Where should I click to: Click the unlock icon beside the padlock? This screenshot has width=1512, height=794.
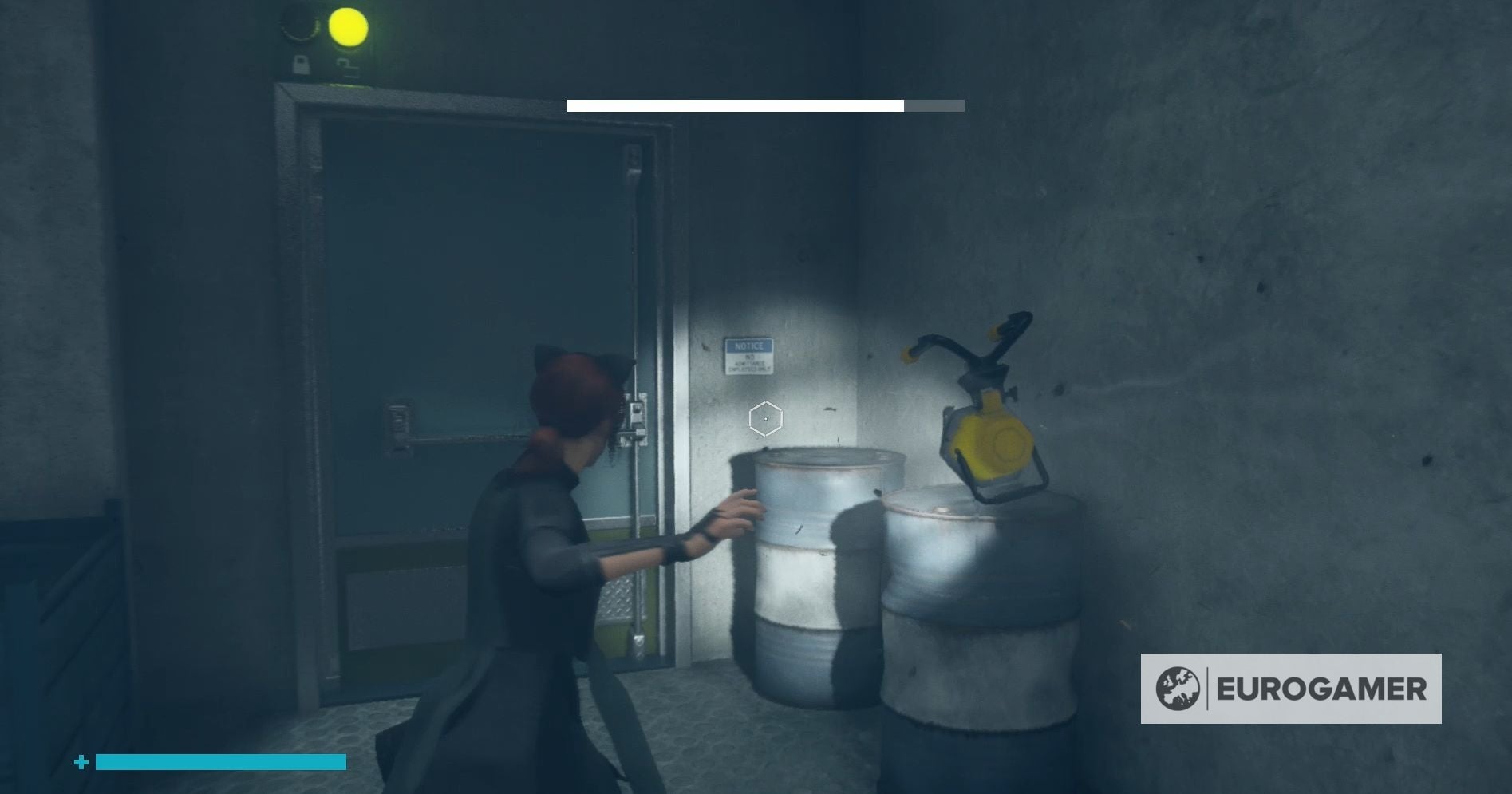point(349,66)
